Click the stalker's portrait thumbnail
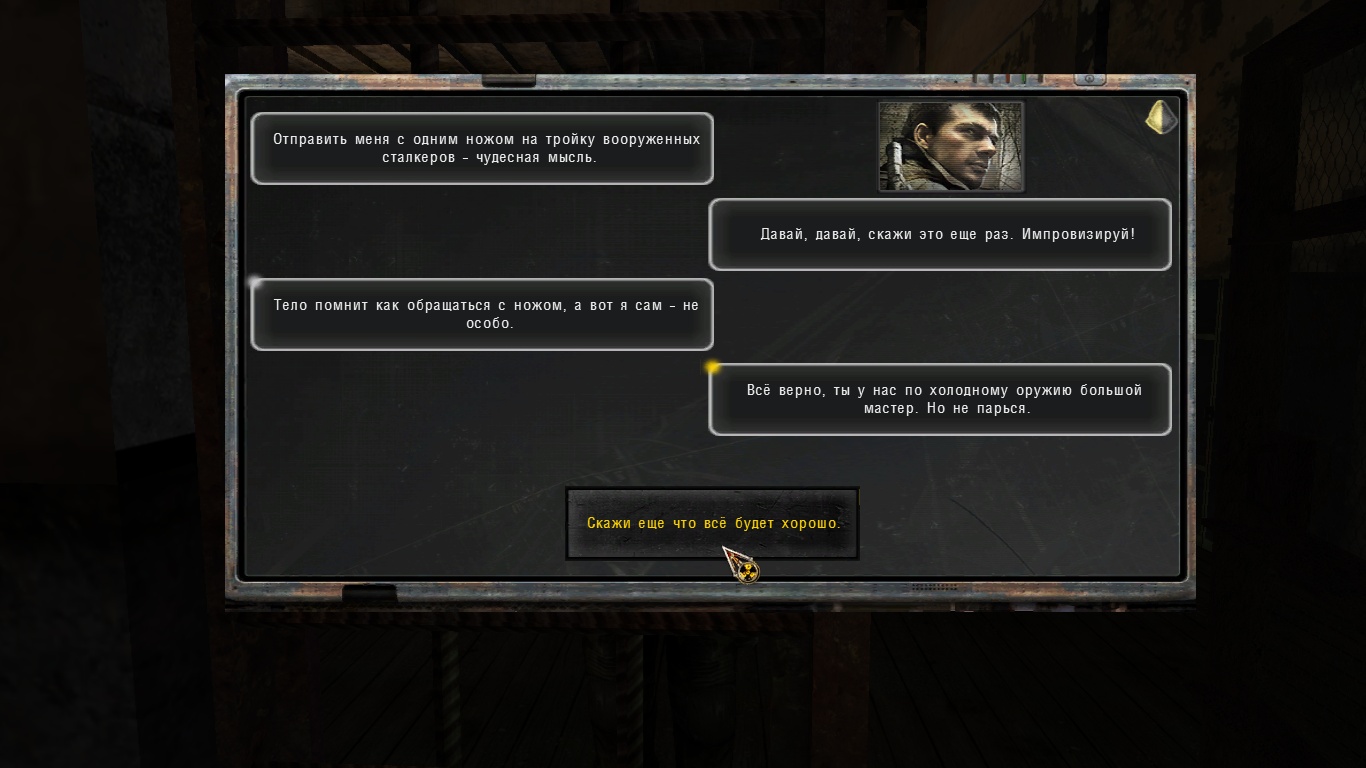 (x=951, y=146)
